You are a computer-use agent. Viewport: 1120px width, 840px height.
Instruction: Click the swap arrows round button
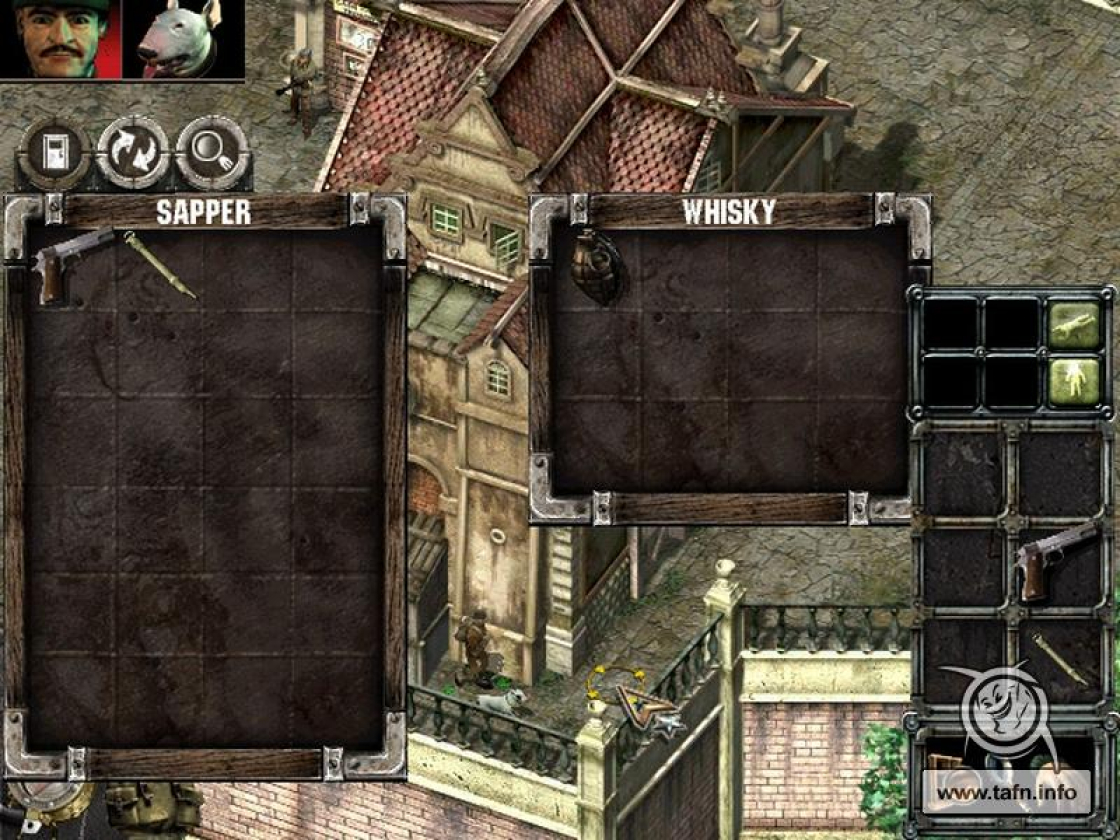133,153
